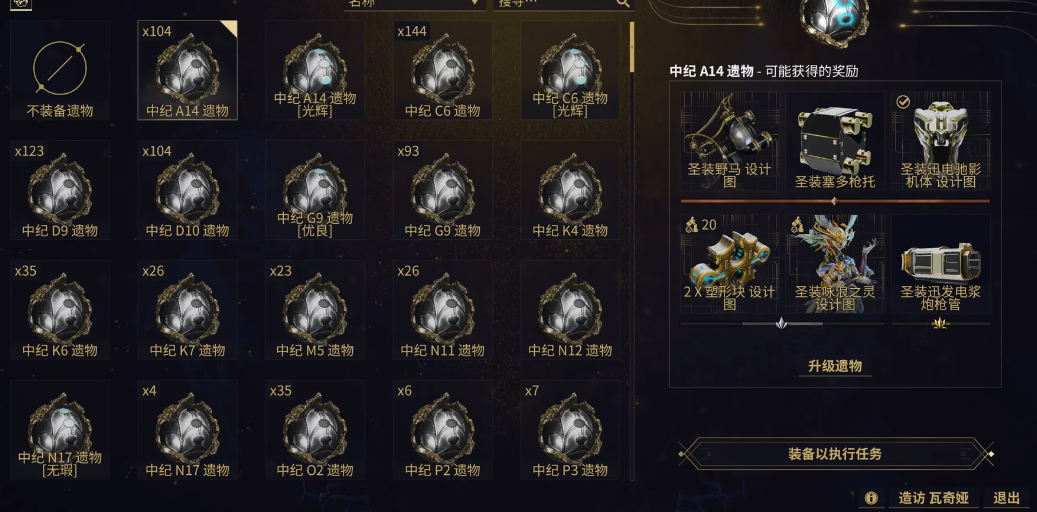The height and width of the screenshot is (512, 1037).
Task: Select the 中纪 D9 遗物 relic
Action: [x=60, y=191]
